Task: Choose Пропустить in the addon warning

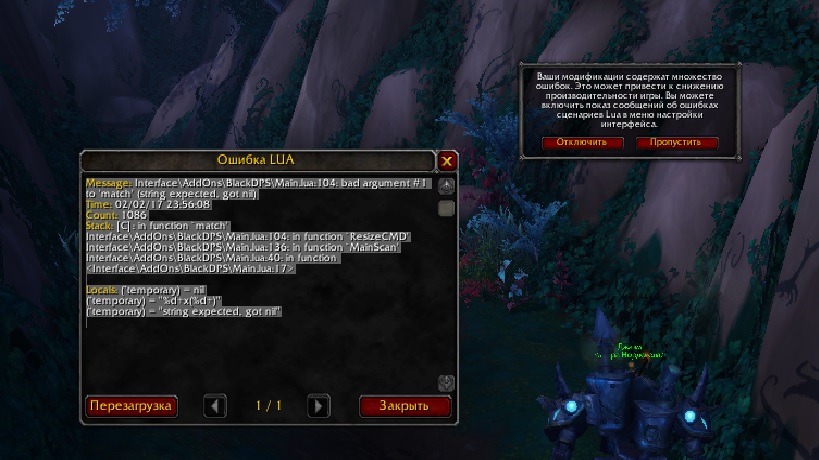Action: tap(676, 142)
